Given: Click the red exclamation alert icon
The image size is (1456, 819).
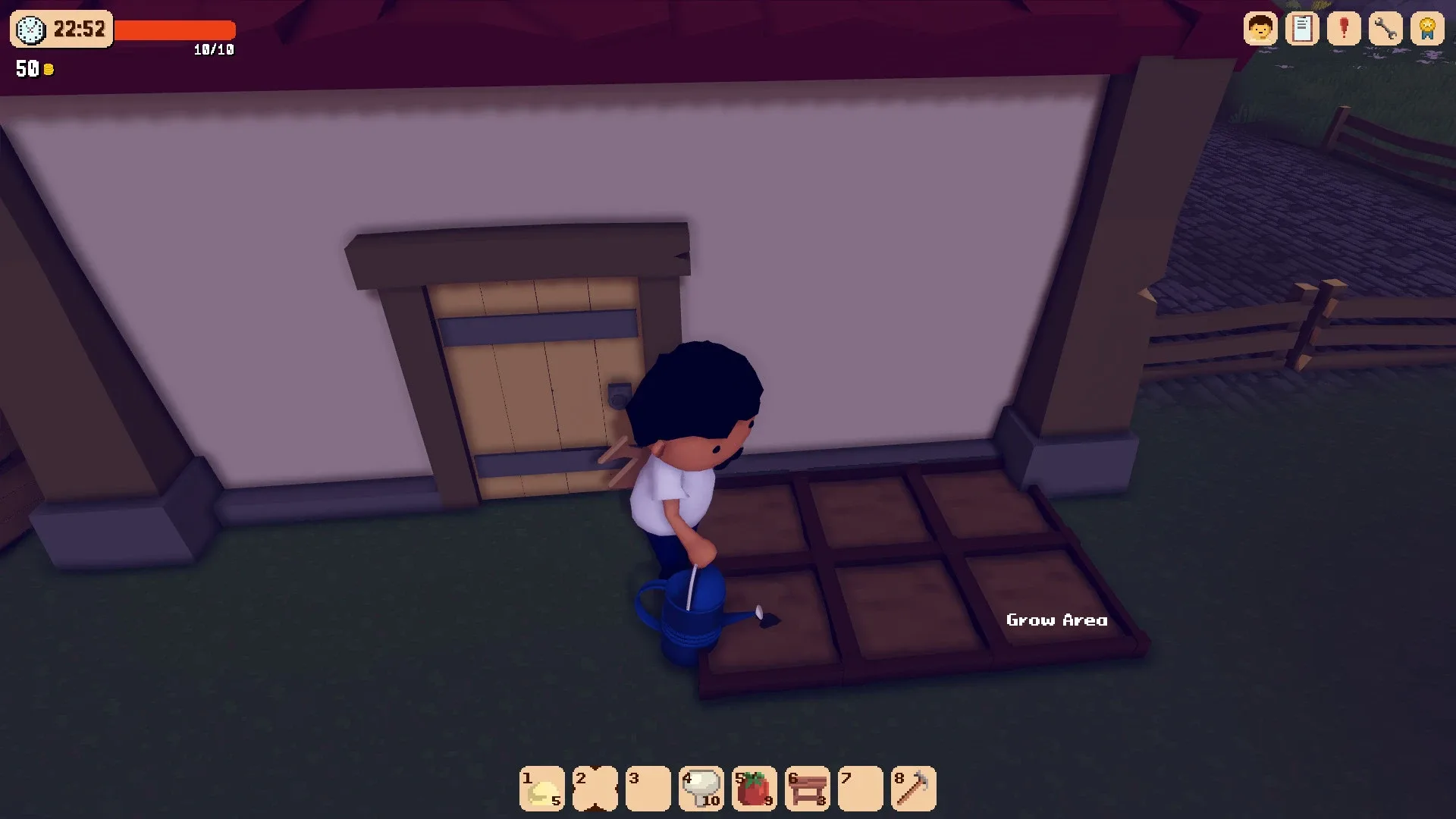Looking at the screenshot, I should [x=1344, y=28].
